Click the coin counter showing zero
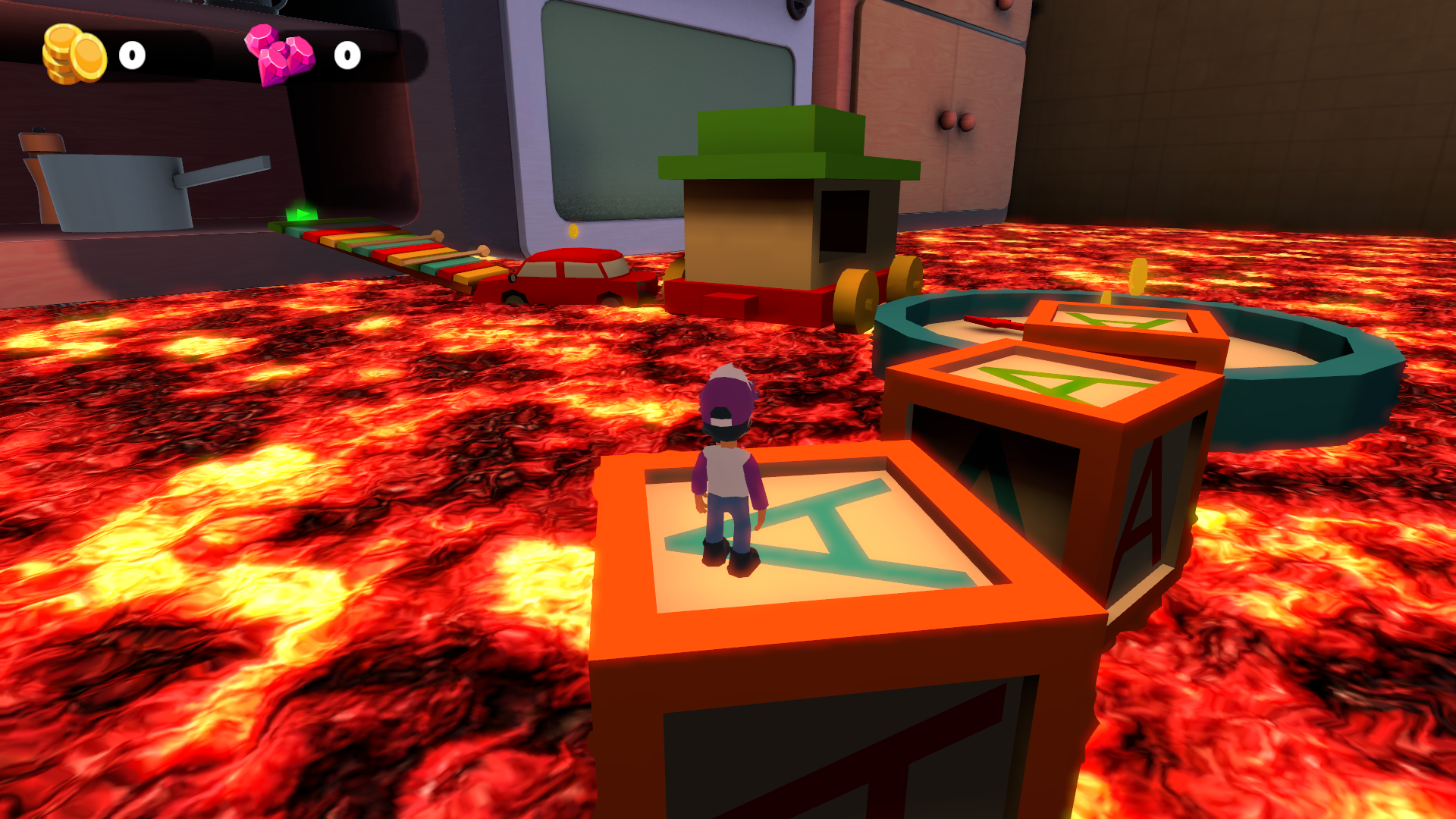 point(130,55)
